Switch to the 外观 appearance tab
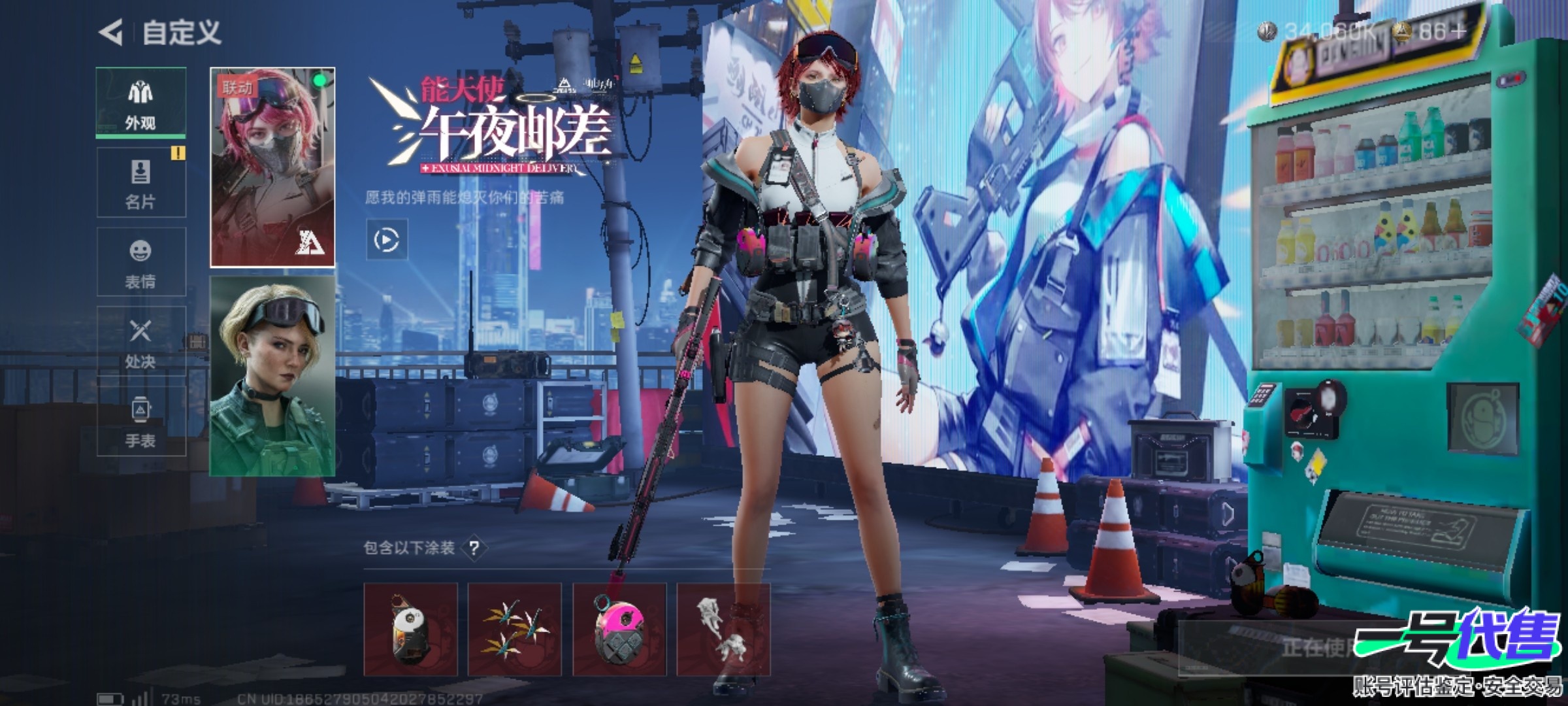This screenshot has height=706, width=1568. point(141,102)
